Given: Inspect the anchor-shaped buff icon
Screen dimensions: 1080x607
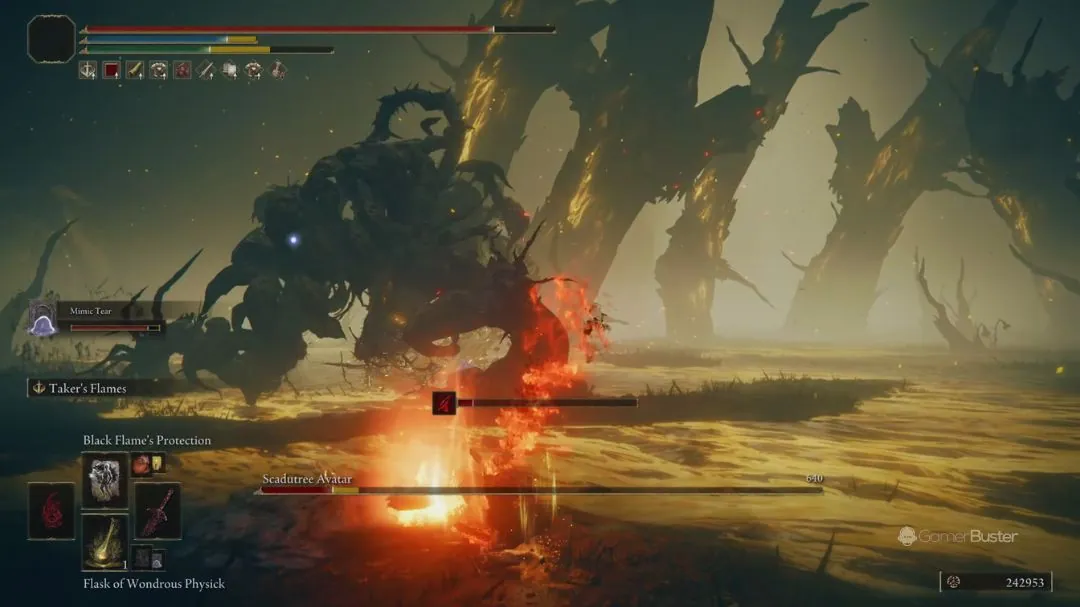Looking at the screenshot, I should click(x=88, y=70).
